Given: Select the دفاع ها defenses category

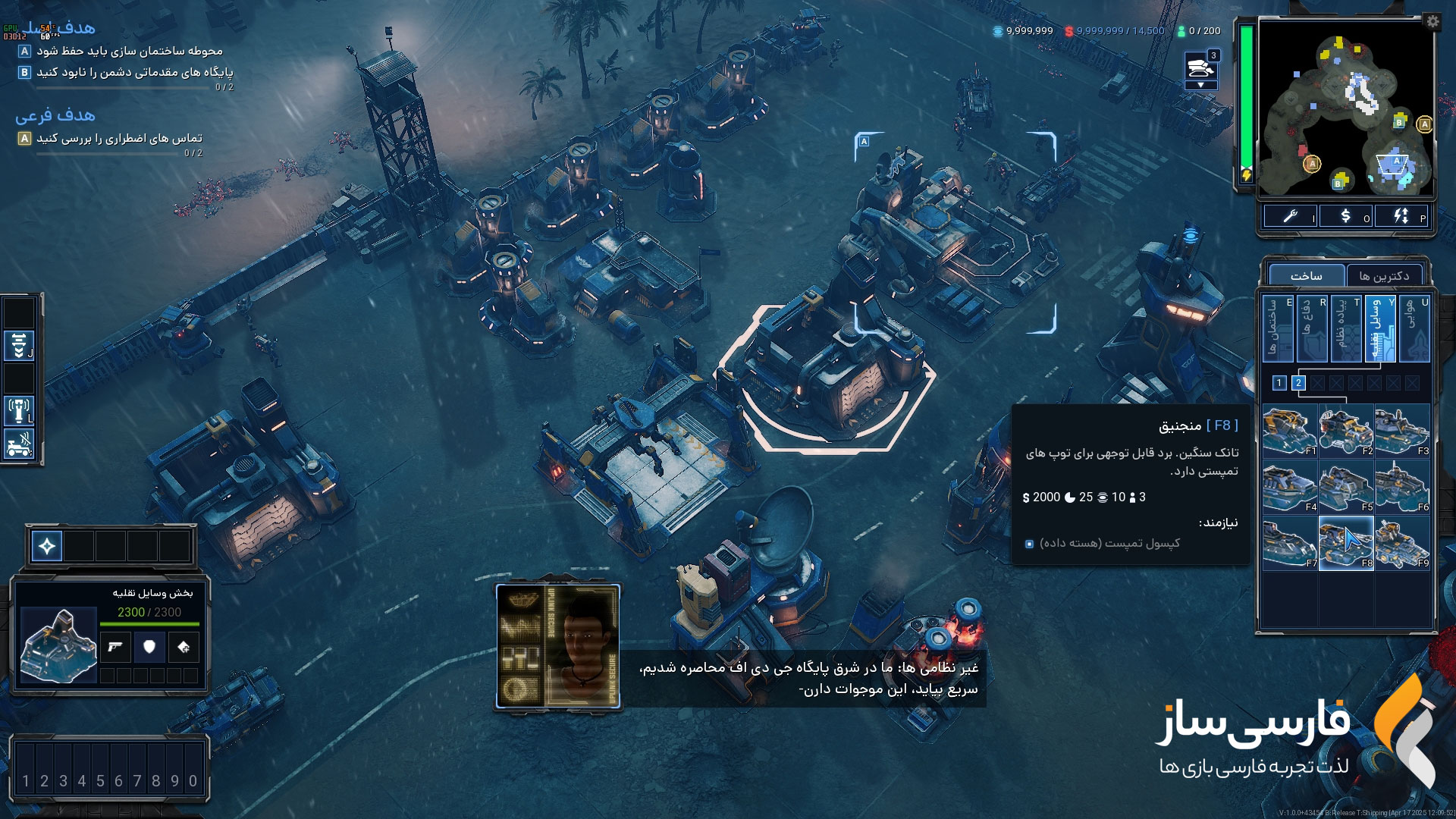Looking at the screenshot, I should coord(1312,328).
